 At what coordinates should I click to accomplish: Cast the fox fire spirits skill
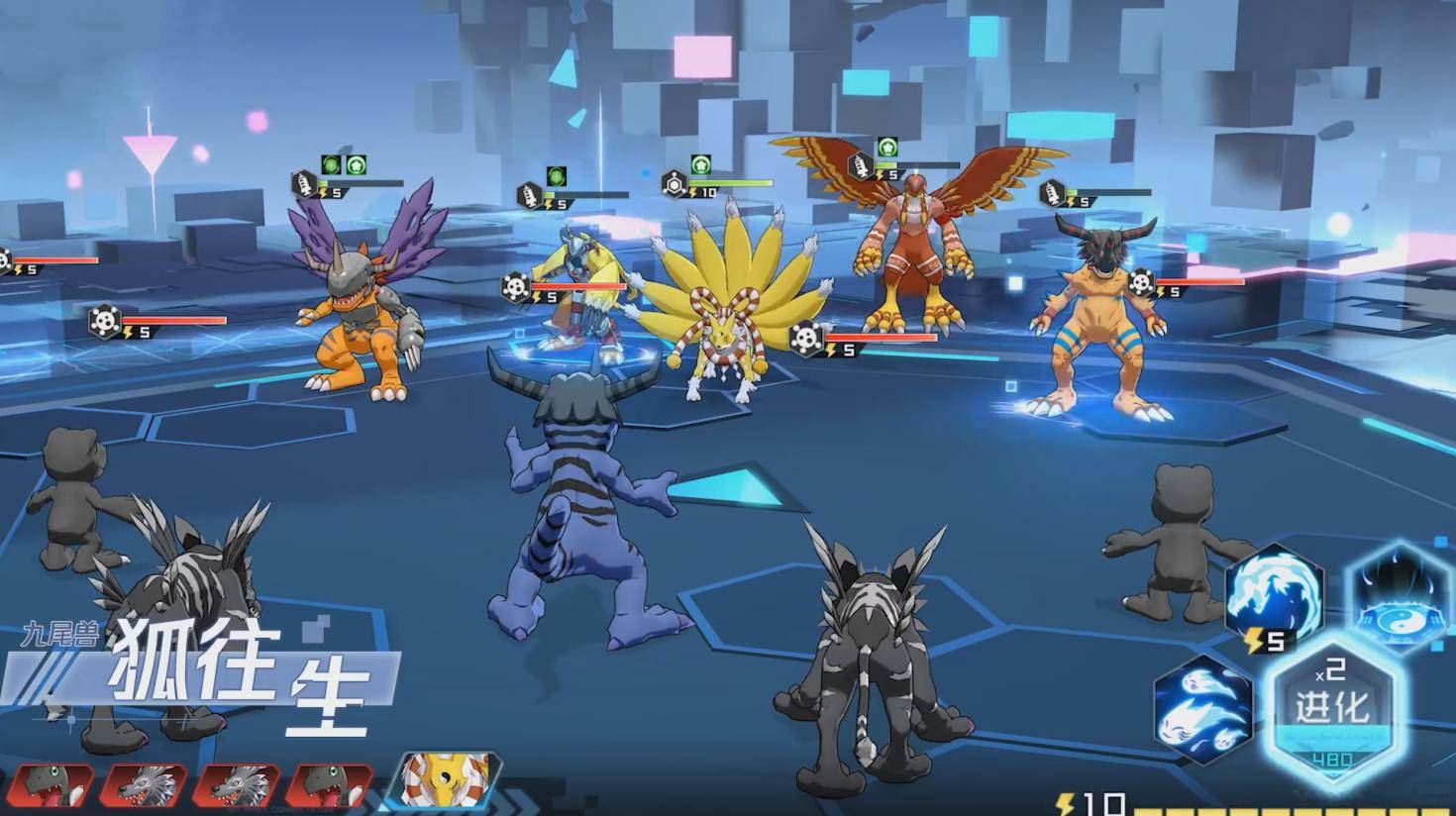tap(1203, 708)
